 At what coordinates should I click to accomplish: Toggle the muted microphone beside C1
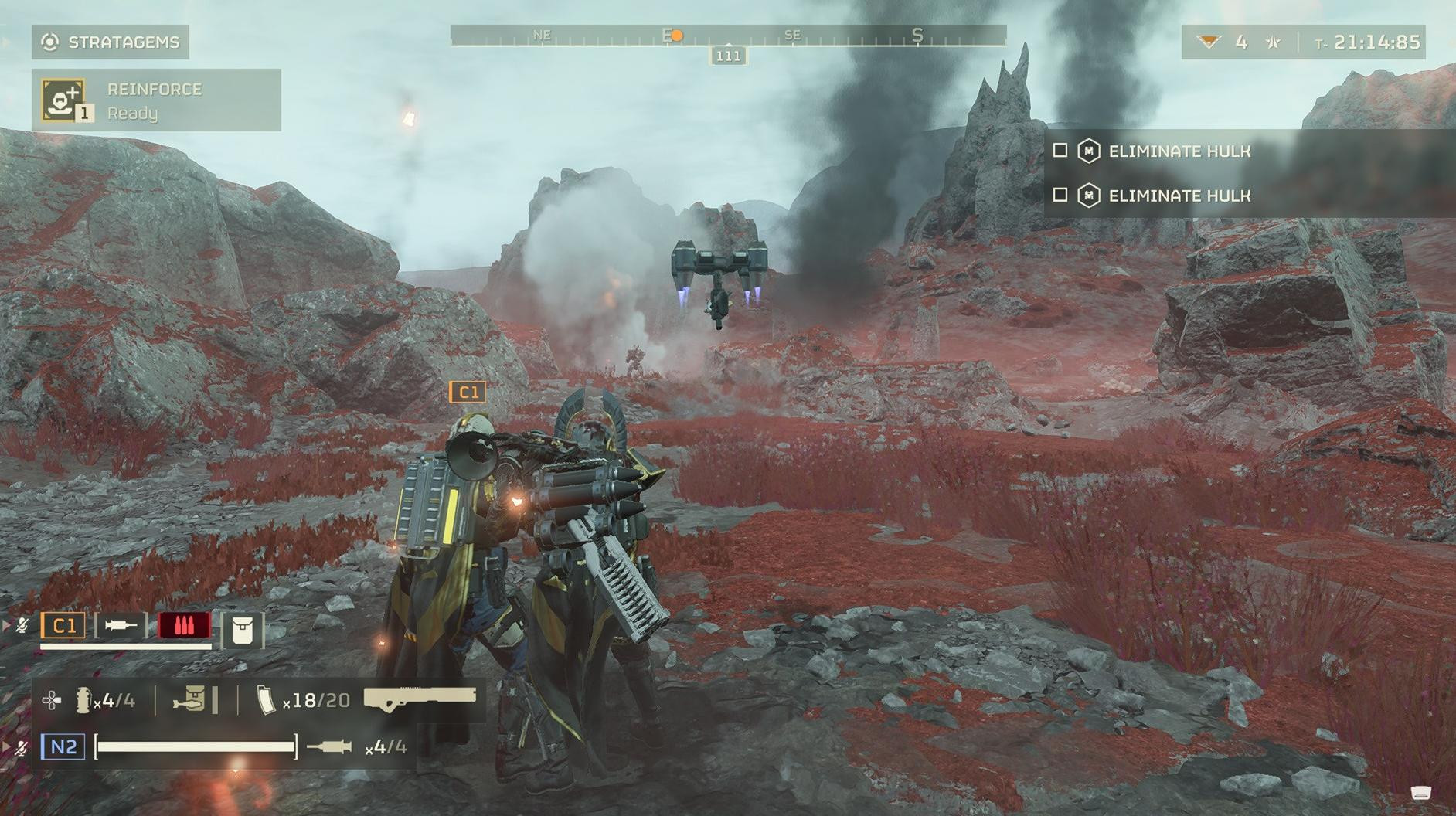(22, 625)
